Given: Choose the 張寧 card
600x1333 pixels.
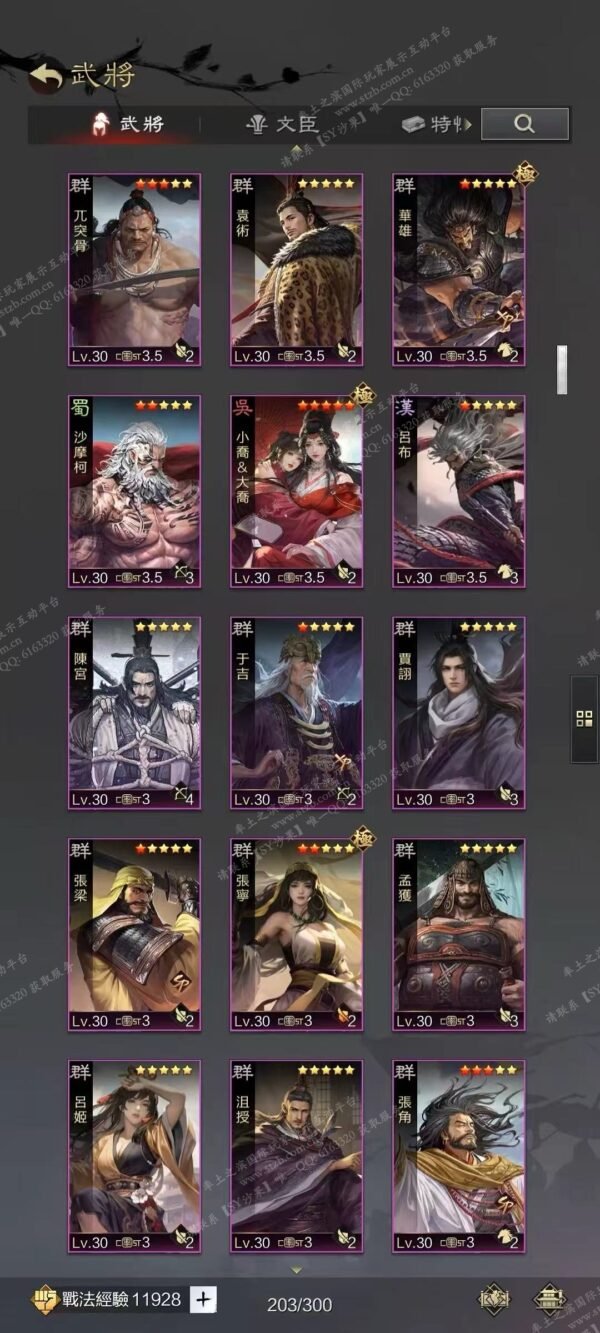Looking at the screenshot, I should (296, 935).
